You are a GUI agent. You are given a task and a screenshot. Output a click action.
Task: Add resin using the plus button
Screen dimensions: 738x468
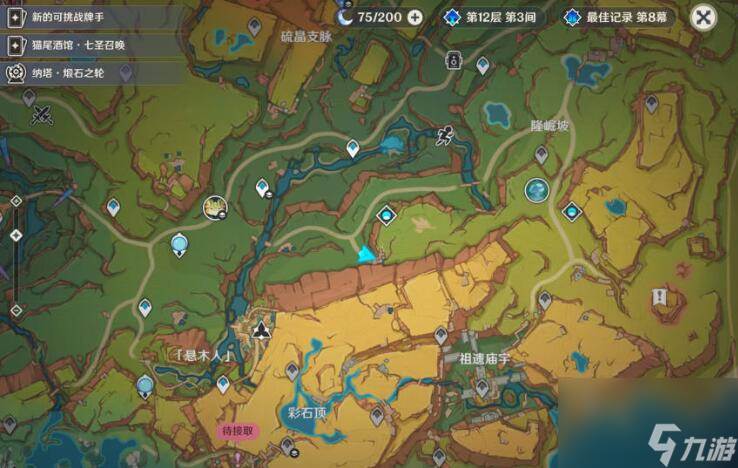click(415, 17)
